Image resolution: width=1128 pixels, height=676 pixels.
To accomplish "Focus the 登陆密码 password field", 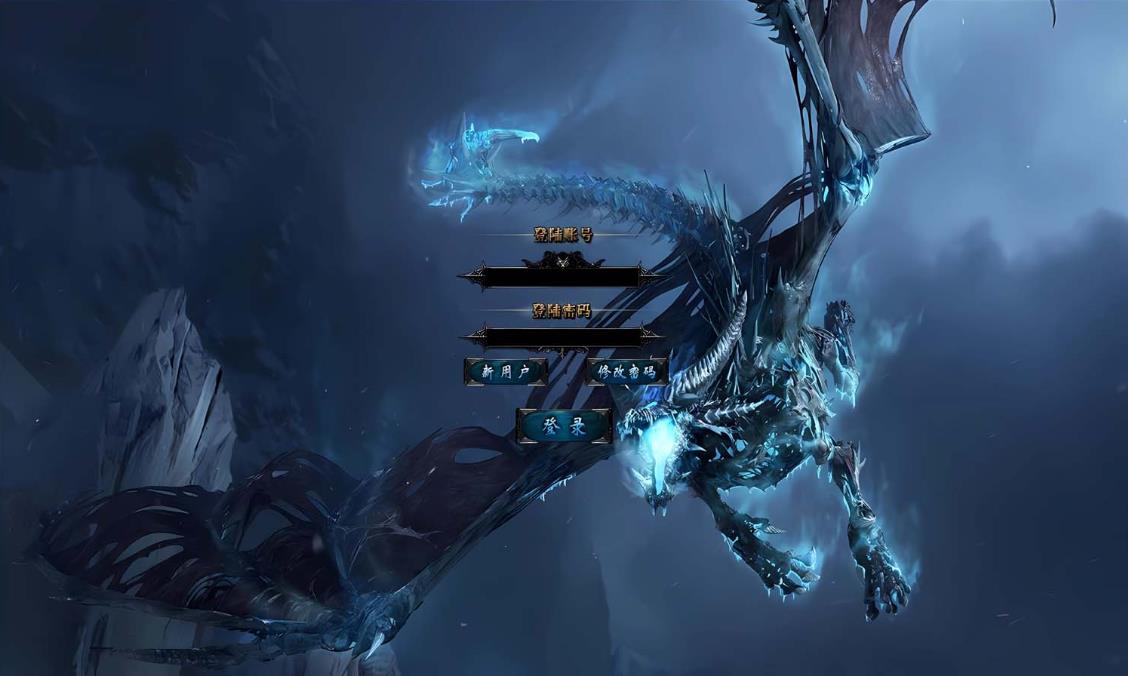I will pyautogui.click(x=561, y=337).
